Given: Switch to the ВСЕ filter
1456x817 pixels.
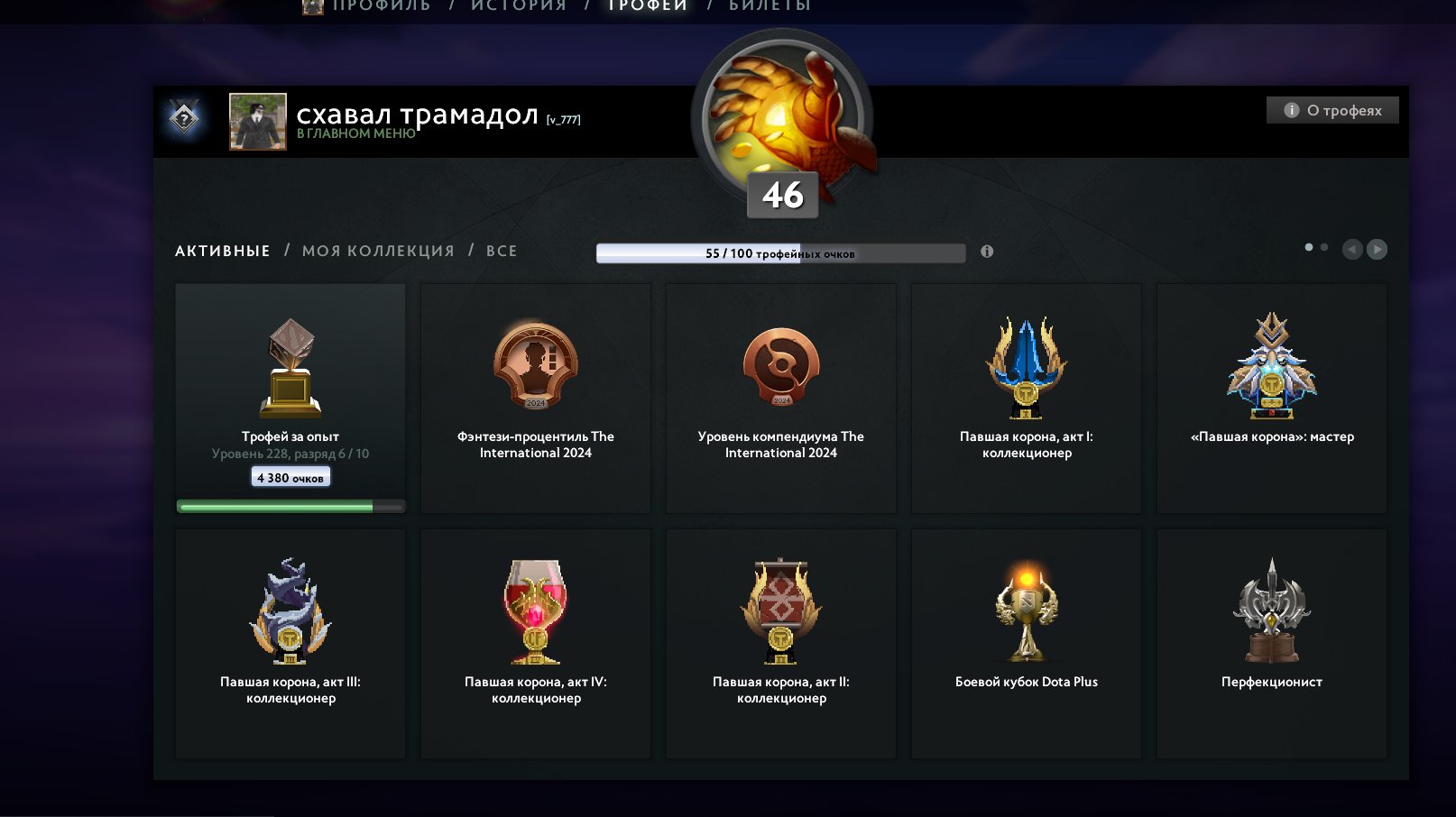Looking at the screenshot, I should (506, 251).
